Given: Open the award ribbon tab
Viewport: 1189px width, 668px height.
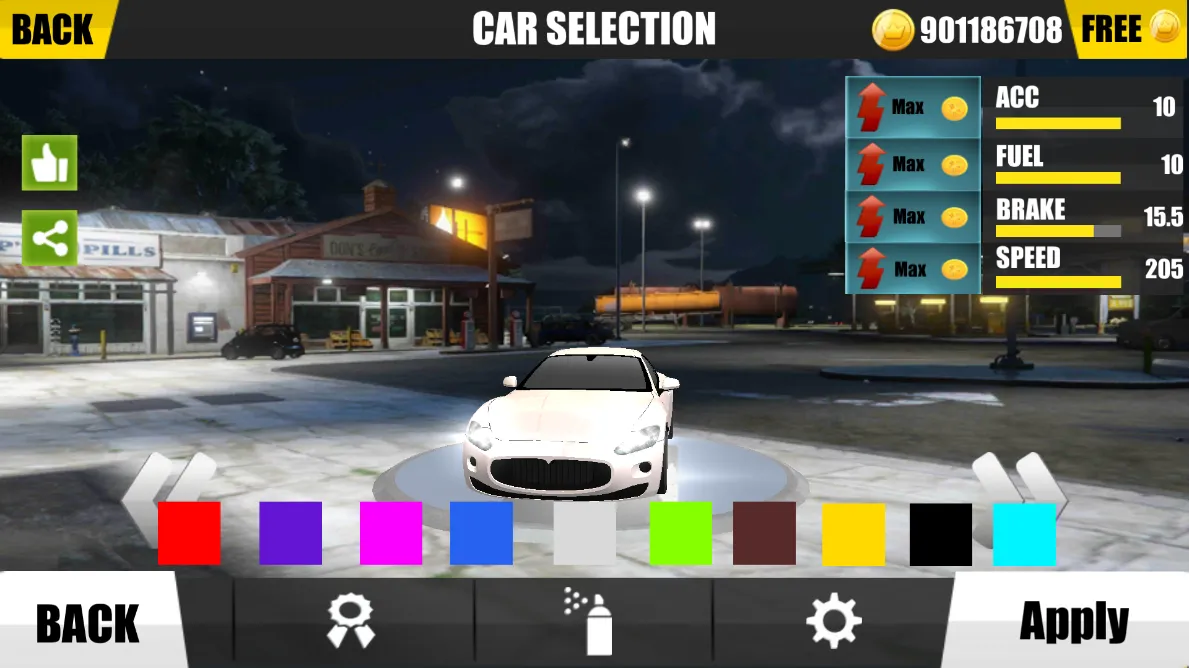Looking at the screenshot, I should click(351, 622).
